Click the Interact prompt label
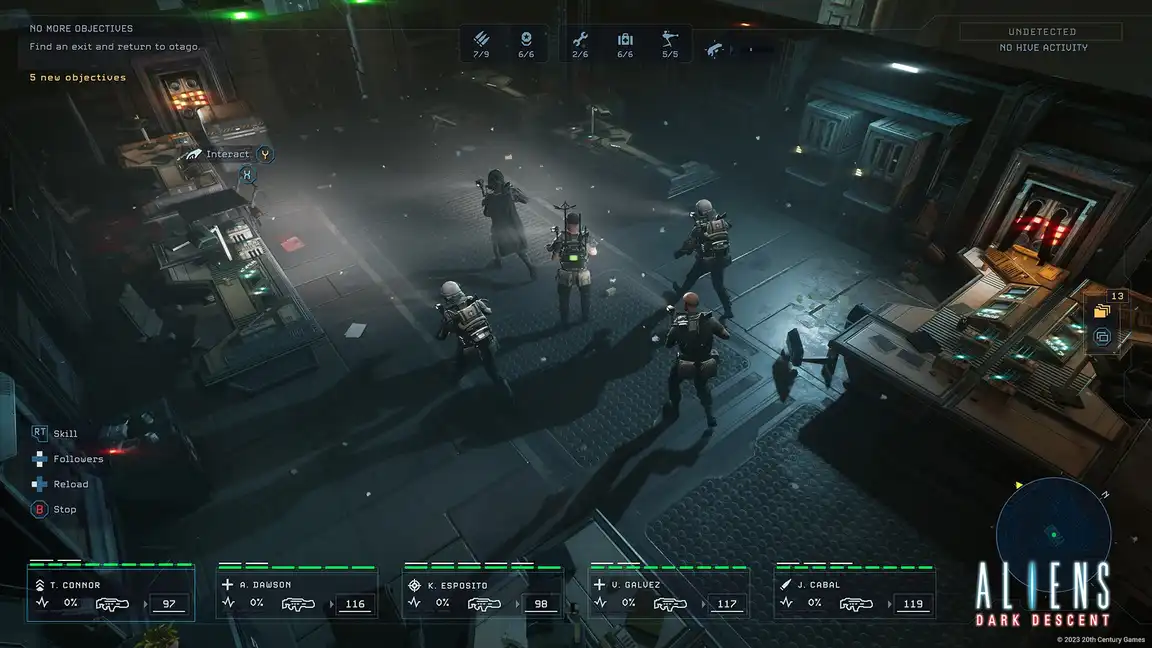 [x=227, y=154]
